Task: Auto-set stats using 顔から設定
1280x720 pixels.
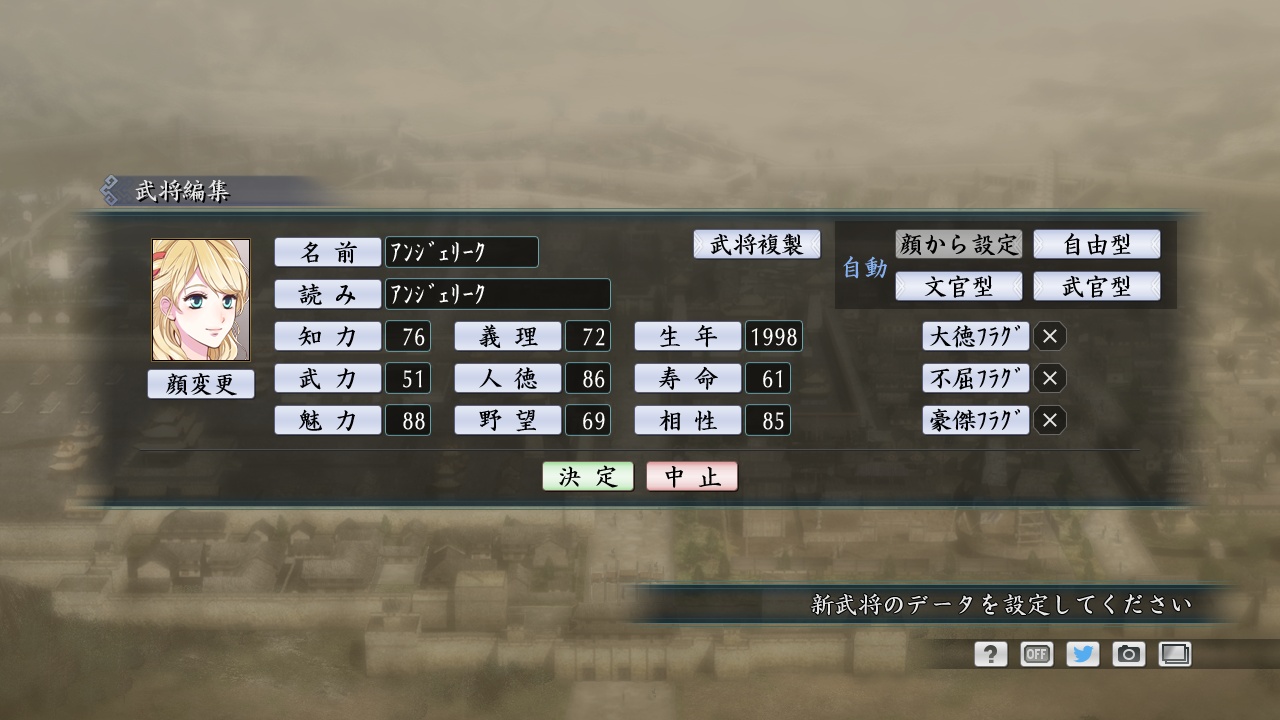Action: point(961,244)
